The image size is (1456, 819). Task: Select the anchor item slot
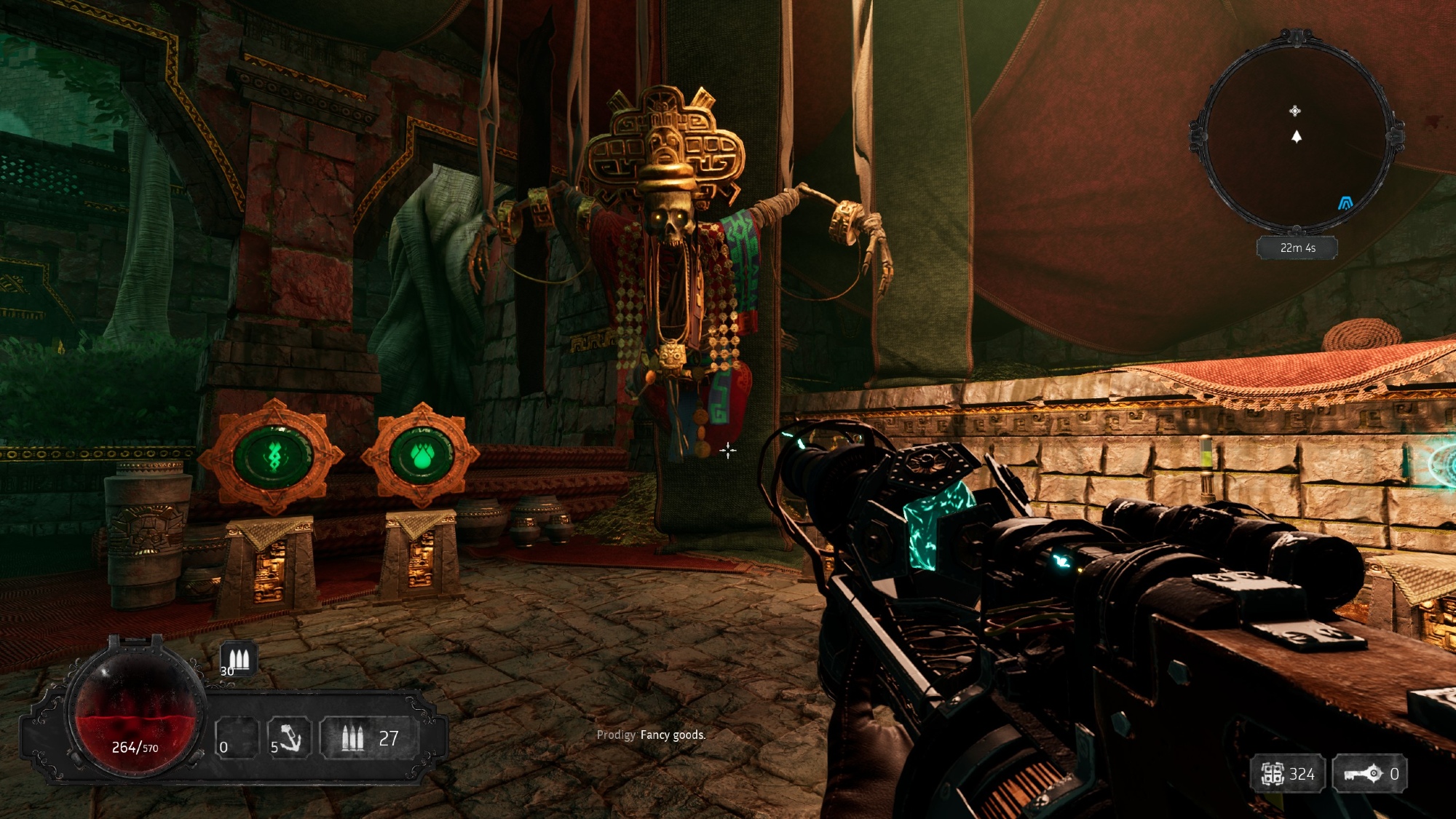coord(289,739)
